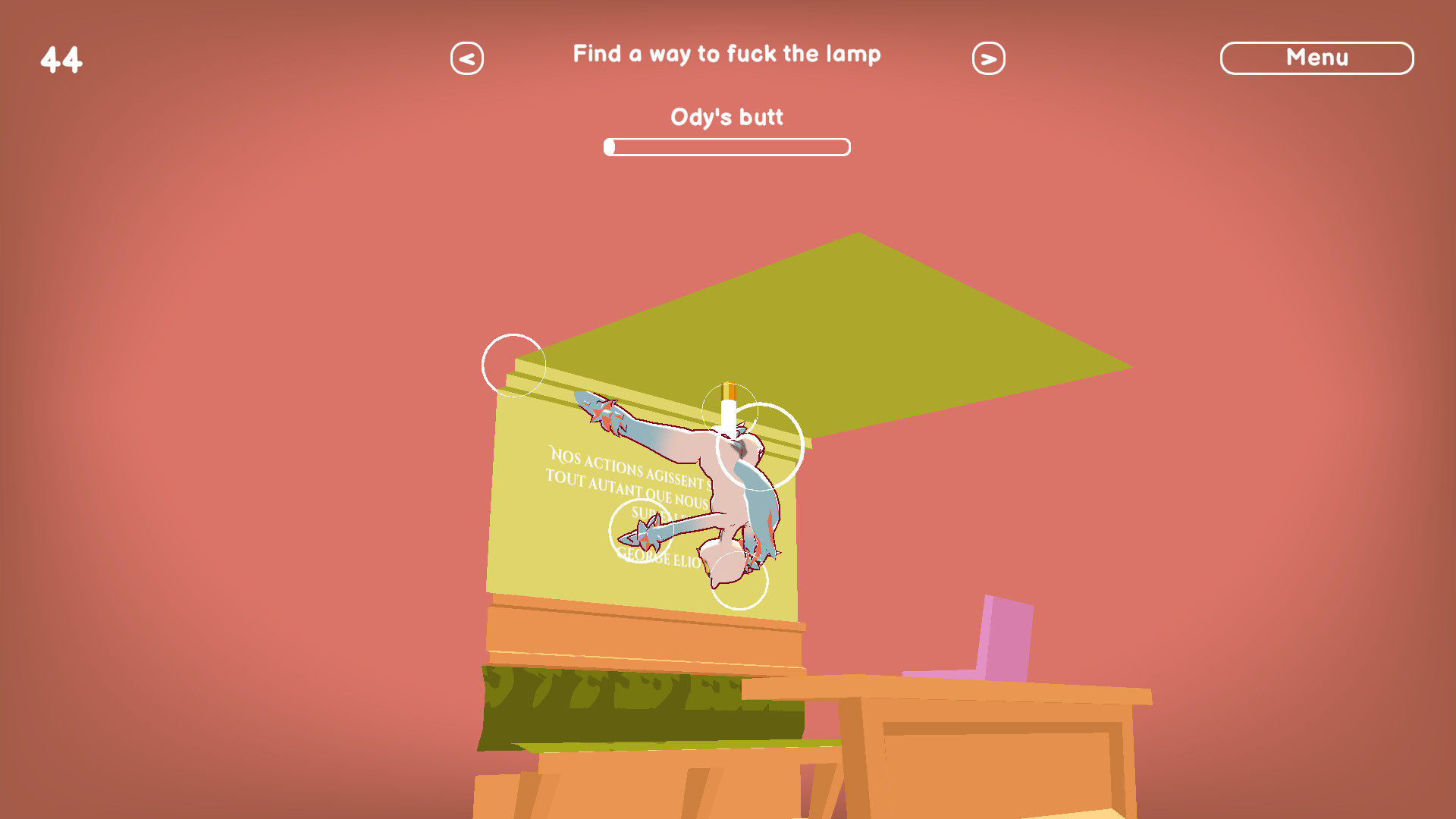Viewport: 1456px width, 819px height.
Task: Click the objective text 'Find a way to fuck the lamp'
Action: (x=726, y=54)
